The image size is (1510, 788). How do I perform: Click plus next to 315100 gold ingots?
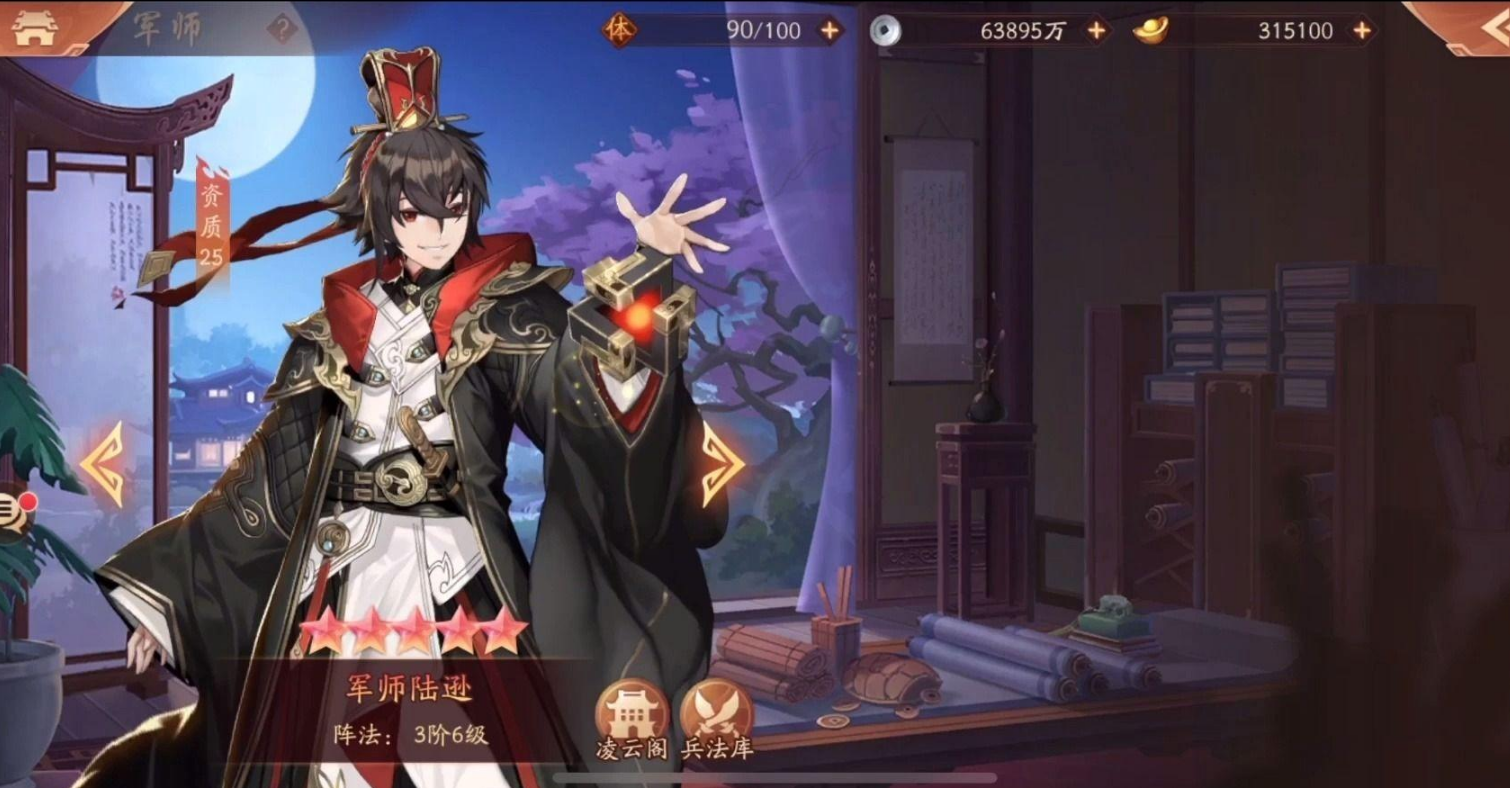tap(1360, 30)
